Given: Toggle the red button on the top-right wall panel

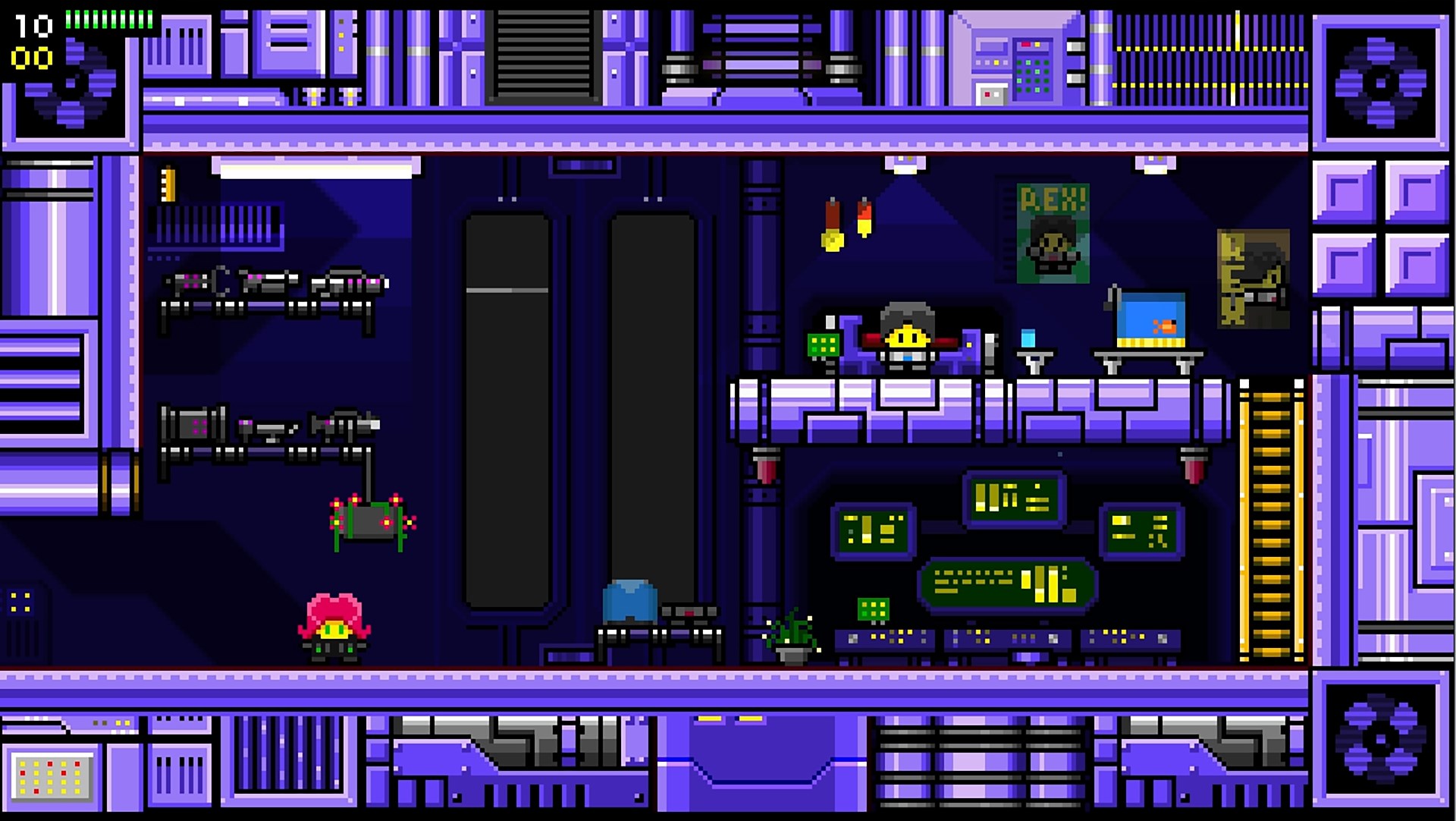Looking at the screenshot, I should coord(1026,44).
